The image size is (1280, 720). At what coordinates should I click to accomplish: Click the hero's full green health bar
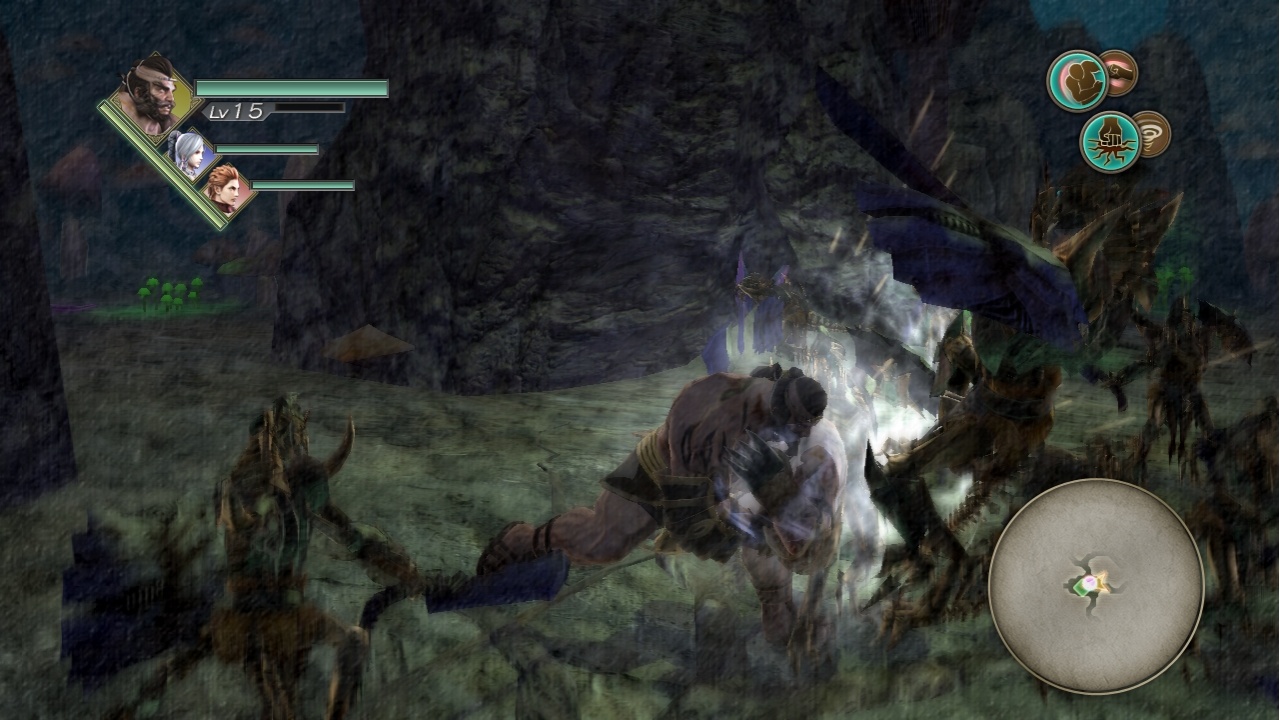pyautogui.click(x=291, y=89)
